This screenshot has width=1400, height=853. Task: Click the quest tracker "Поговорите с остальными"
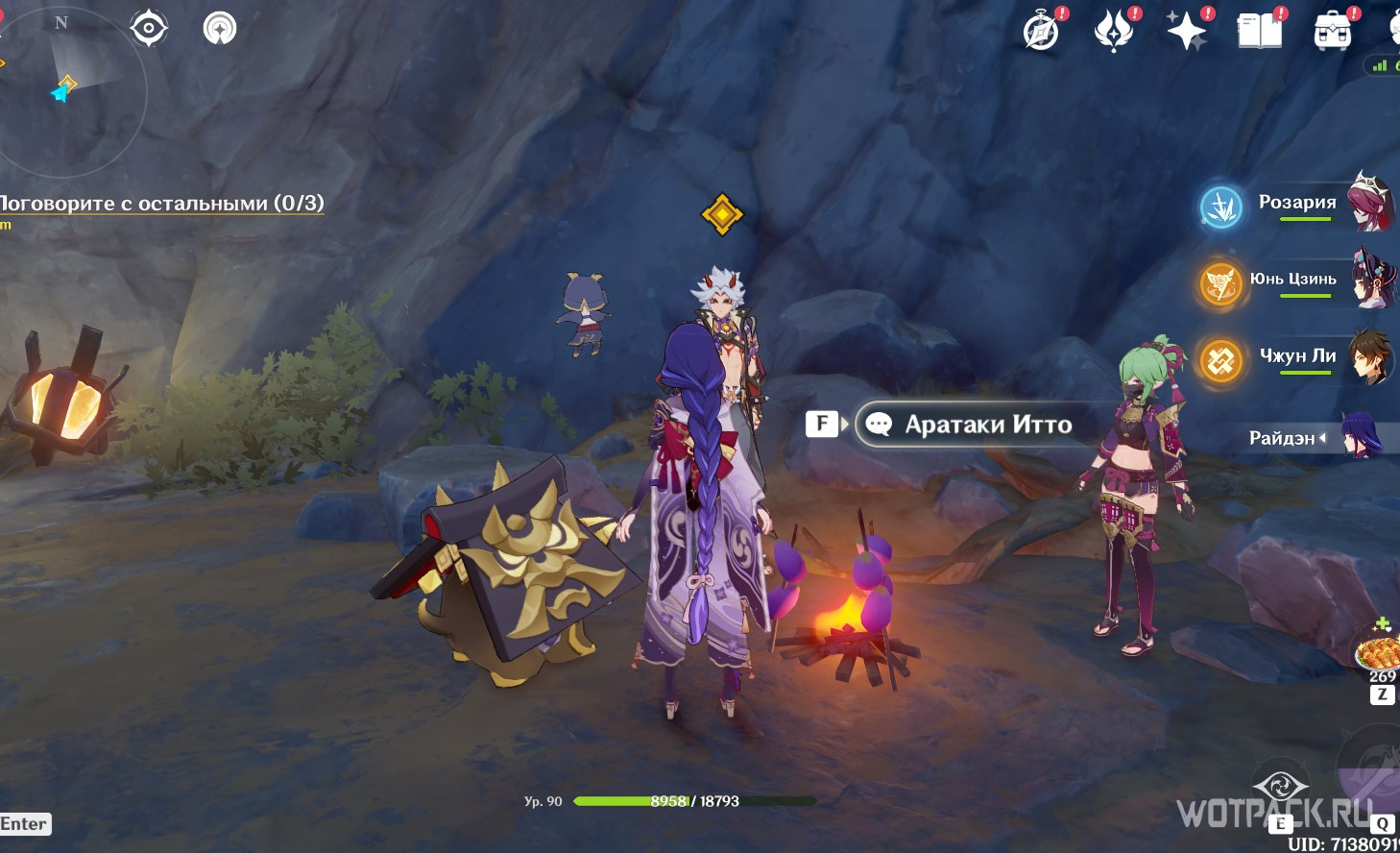(161, 204)
